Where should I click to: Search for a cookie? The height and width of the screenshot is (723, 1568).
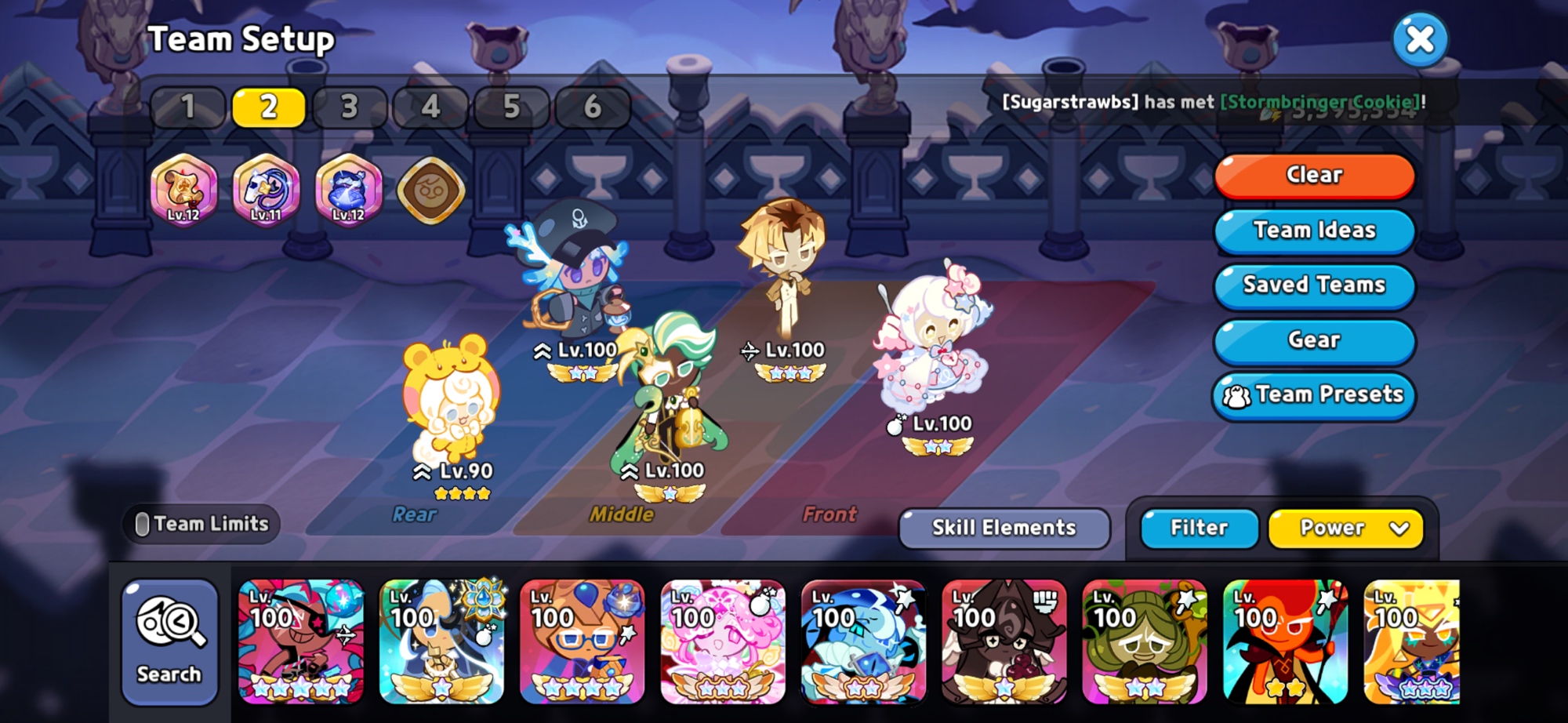click(169, 641)
